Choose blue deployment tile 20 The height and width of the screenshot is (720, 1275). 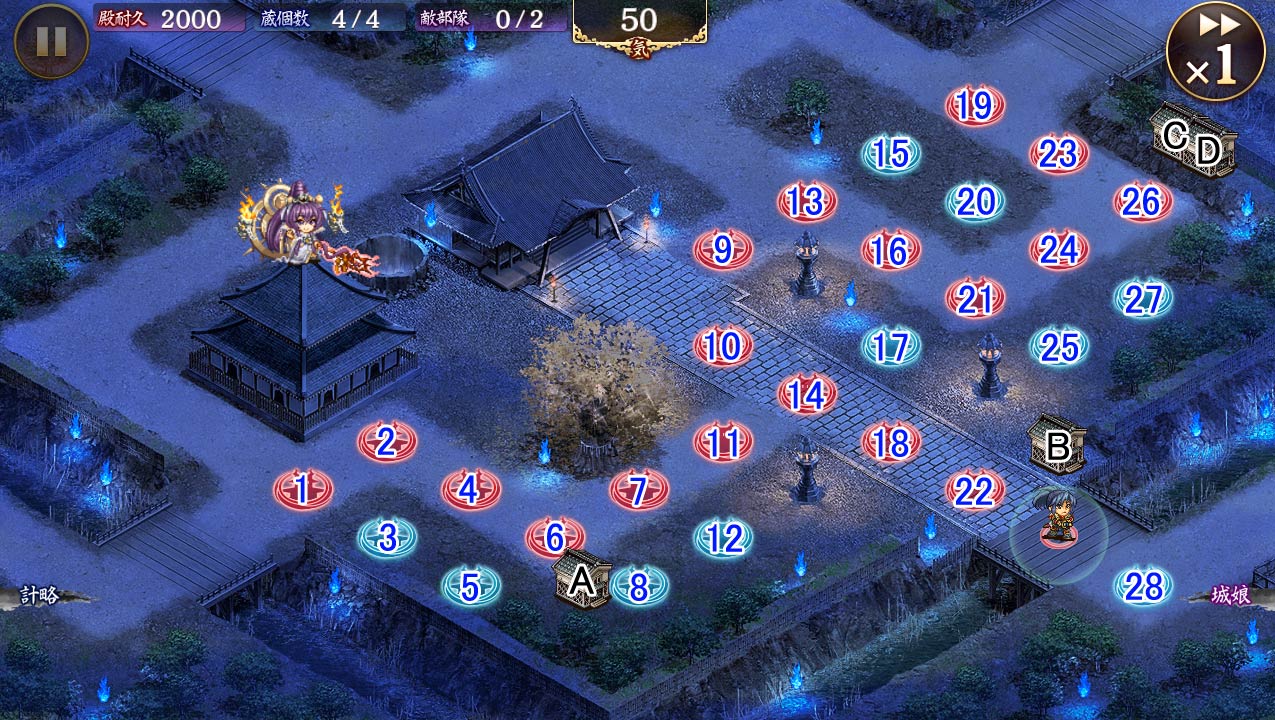(x=975, y=202)
